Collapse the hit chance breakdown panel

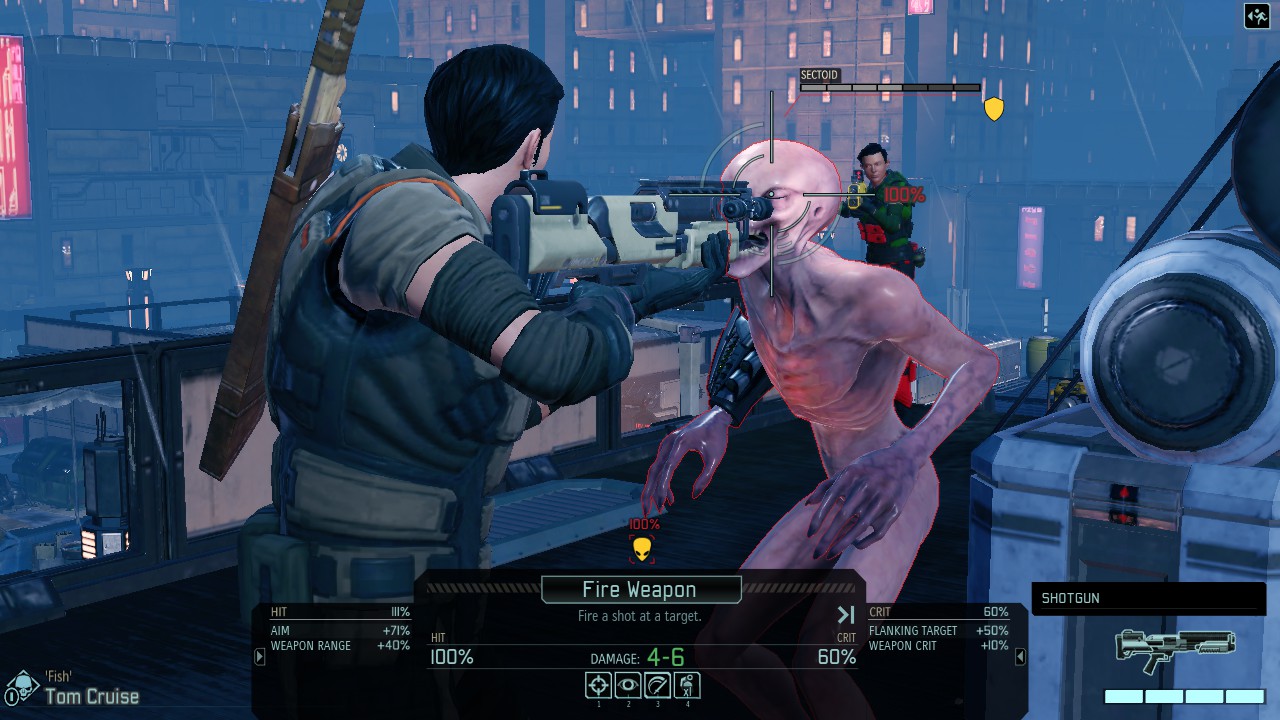[260, 657]
